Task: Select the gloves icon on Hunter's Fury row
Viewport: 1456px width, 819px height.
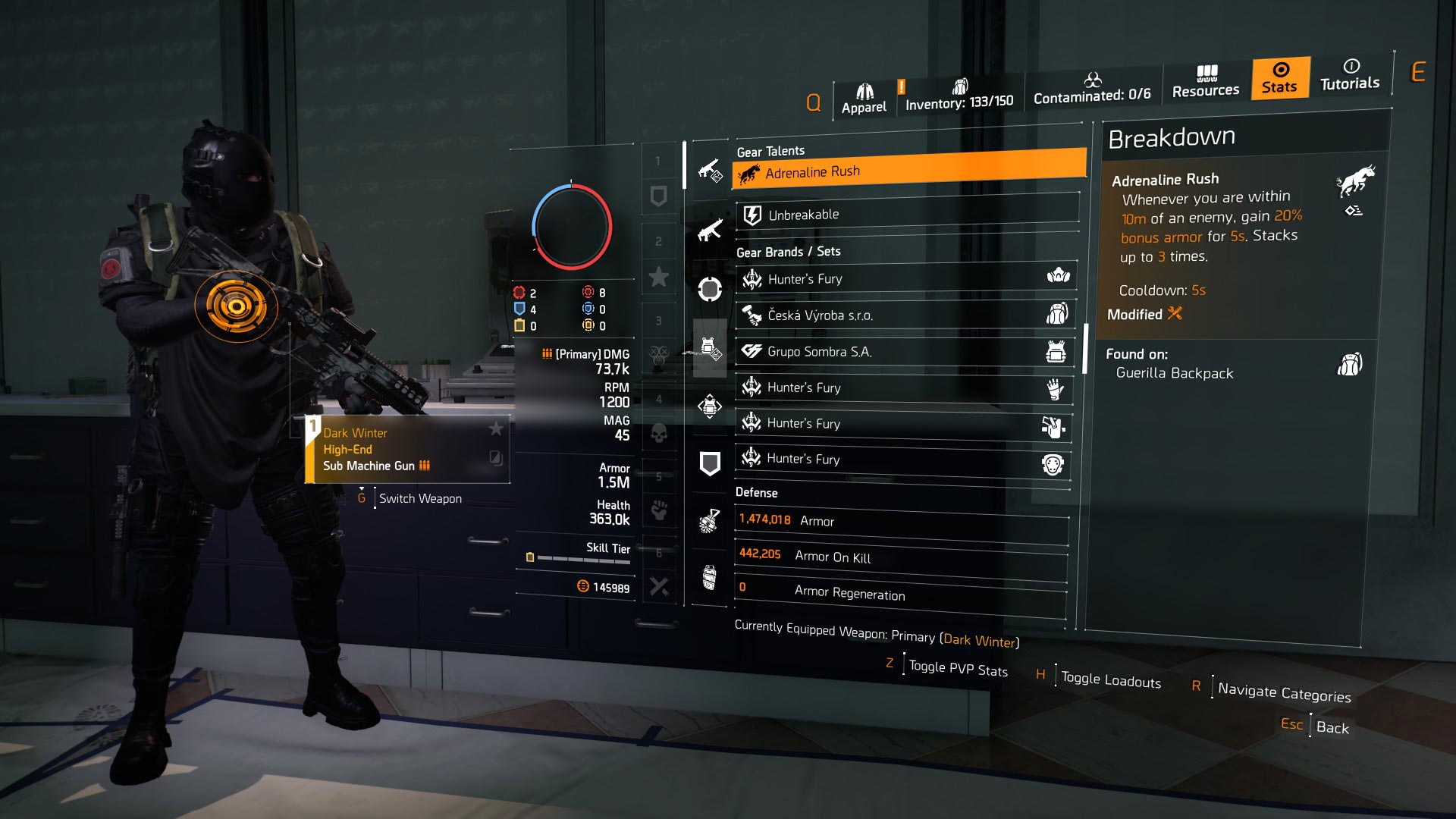Action: point(1054,389)
